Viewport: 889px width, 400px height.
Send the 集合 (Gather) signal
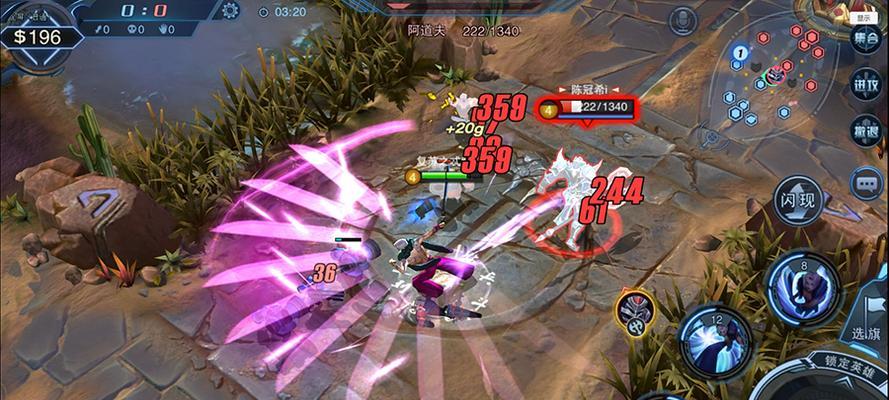865,39
